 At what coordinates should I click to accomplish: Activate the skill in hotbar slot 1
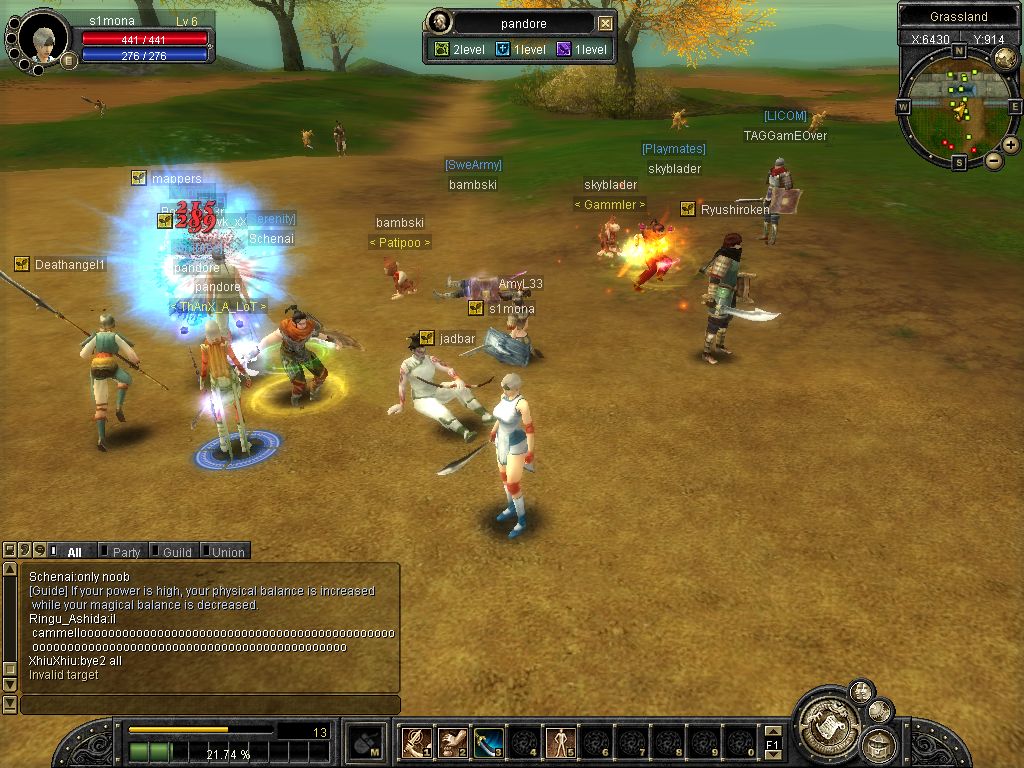(x=416, y=743)
